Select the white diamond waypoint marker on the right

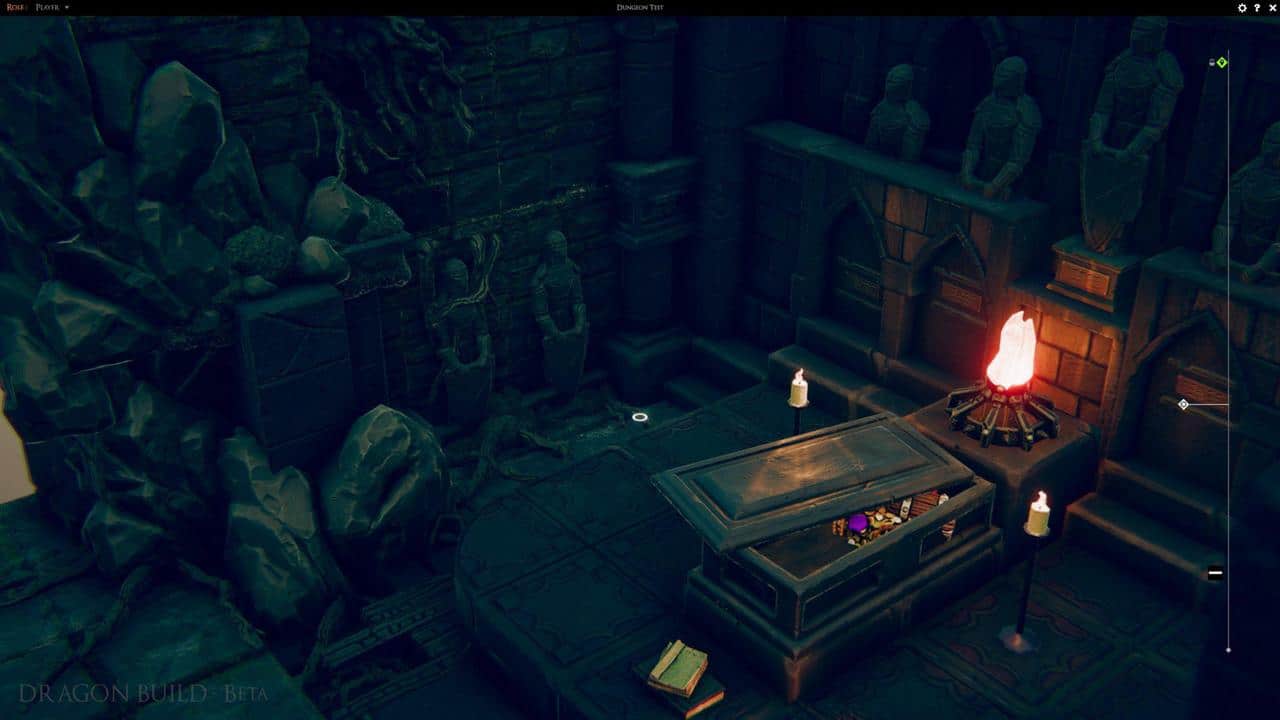coord(1182,406)
